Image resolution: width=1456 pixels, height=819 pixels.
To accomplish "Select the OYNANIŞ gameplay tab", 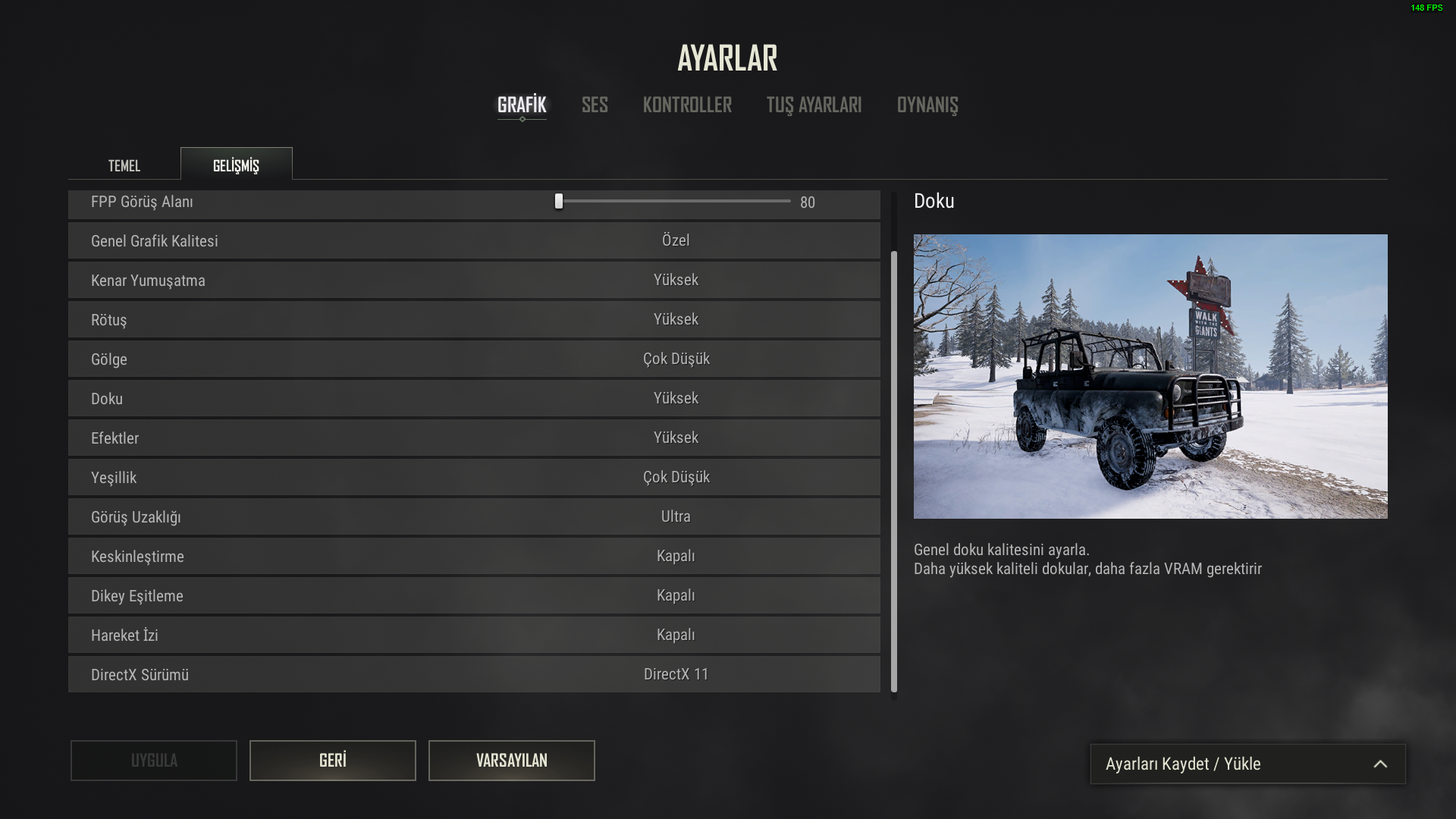I will [927, 105].
